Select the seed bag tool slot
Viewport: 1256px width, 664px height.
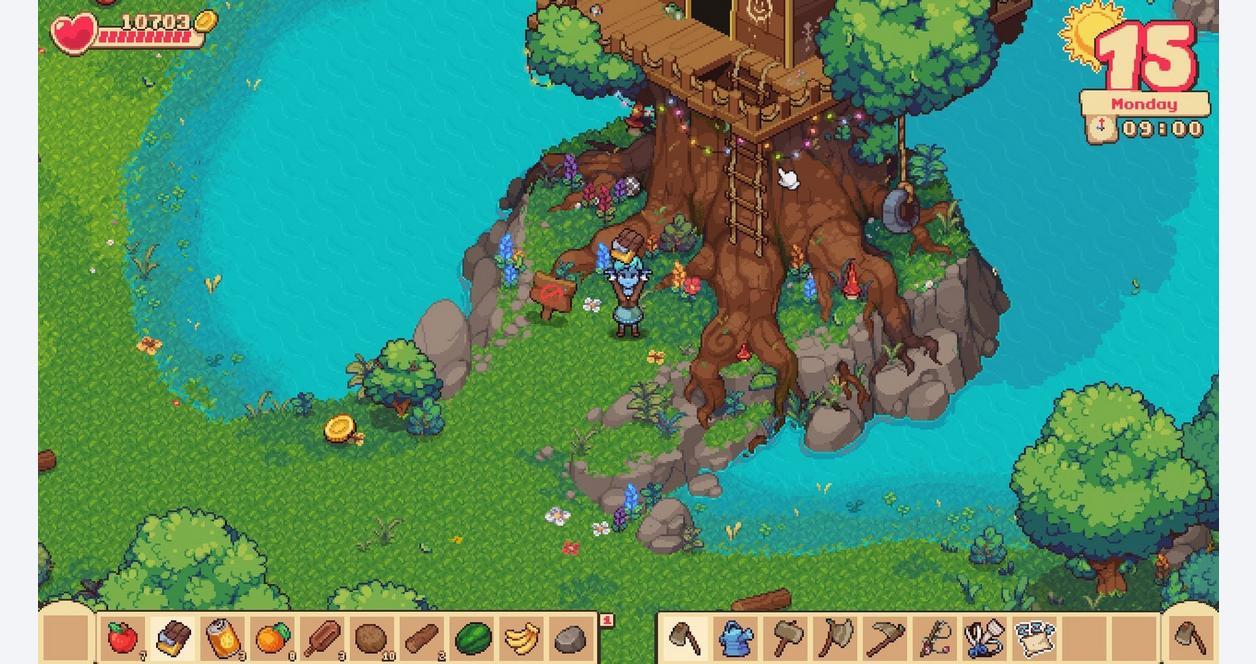click(x=1034, y=638)
